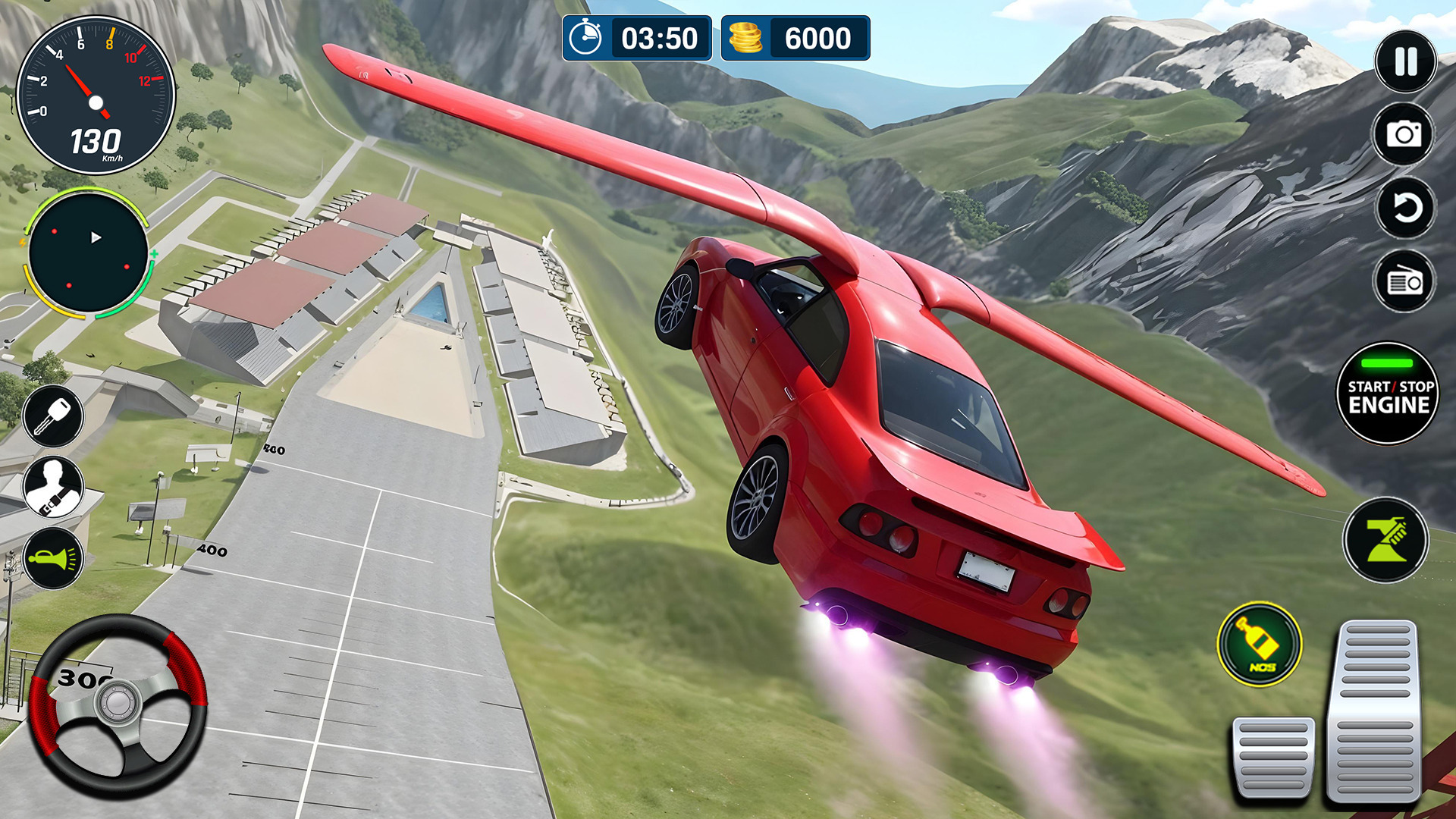Tap the stopwatch icon beside the timer

[588, 38]
